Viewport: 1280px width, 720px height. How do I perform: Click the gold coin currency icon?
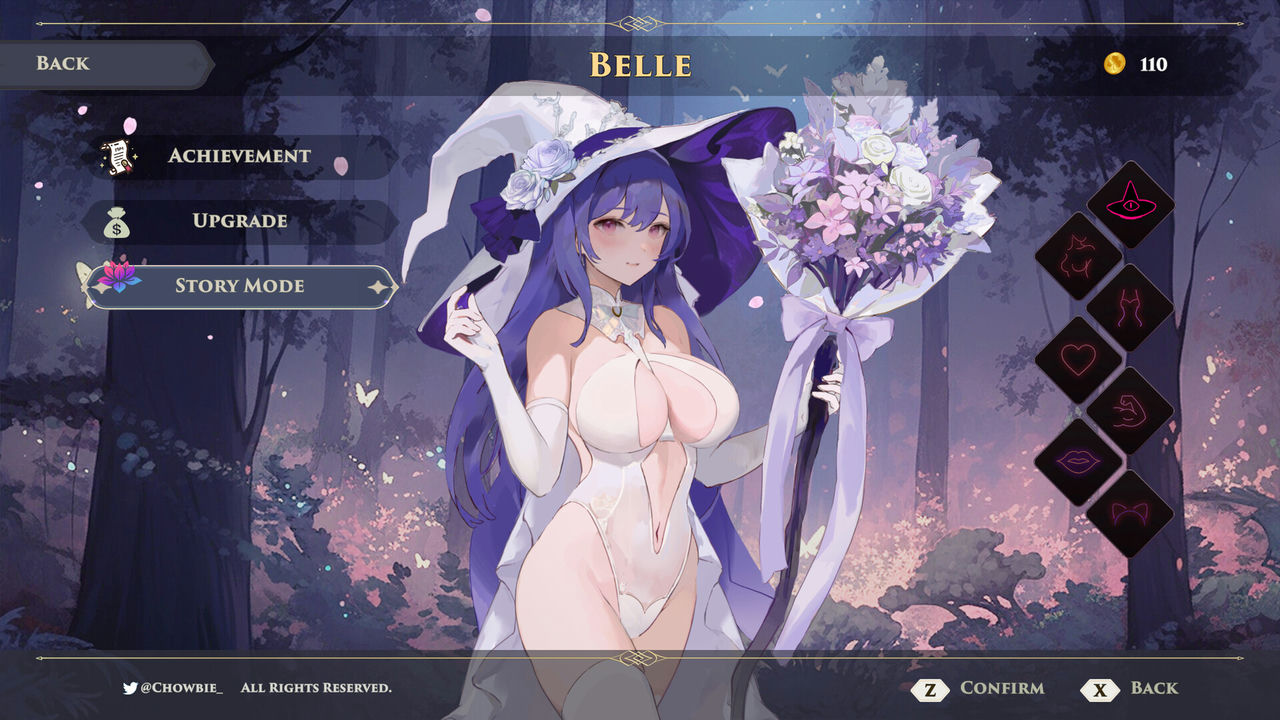point(1117,63)
